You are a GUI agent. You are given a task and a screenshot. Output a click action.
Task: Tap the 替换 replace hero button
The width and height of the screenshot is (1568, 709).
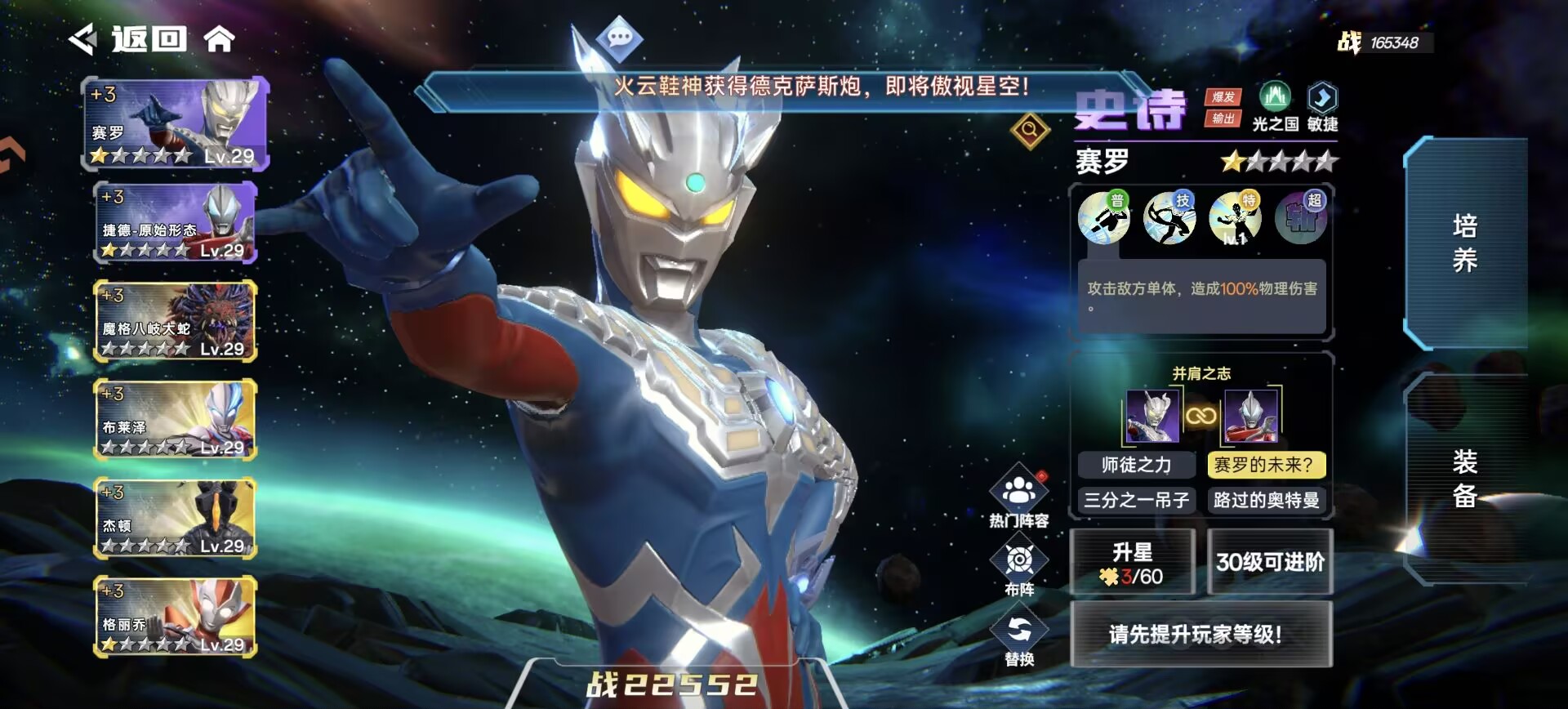[1019, 638]
